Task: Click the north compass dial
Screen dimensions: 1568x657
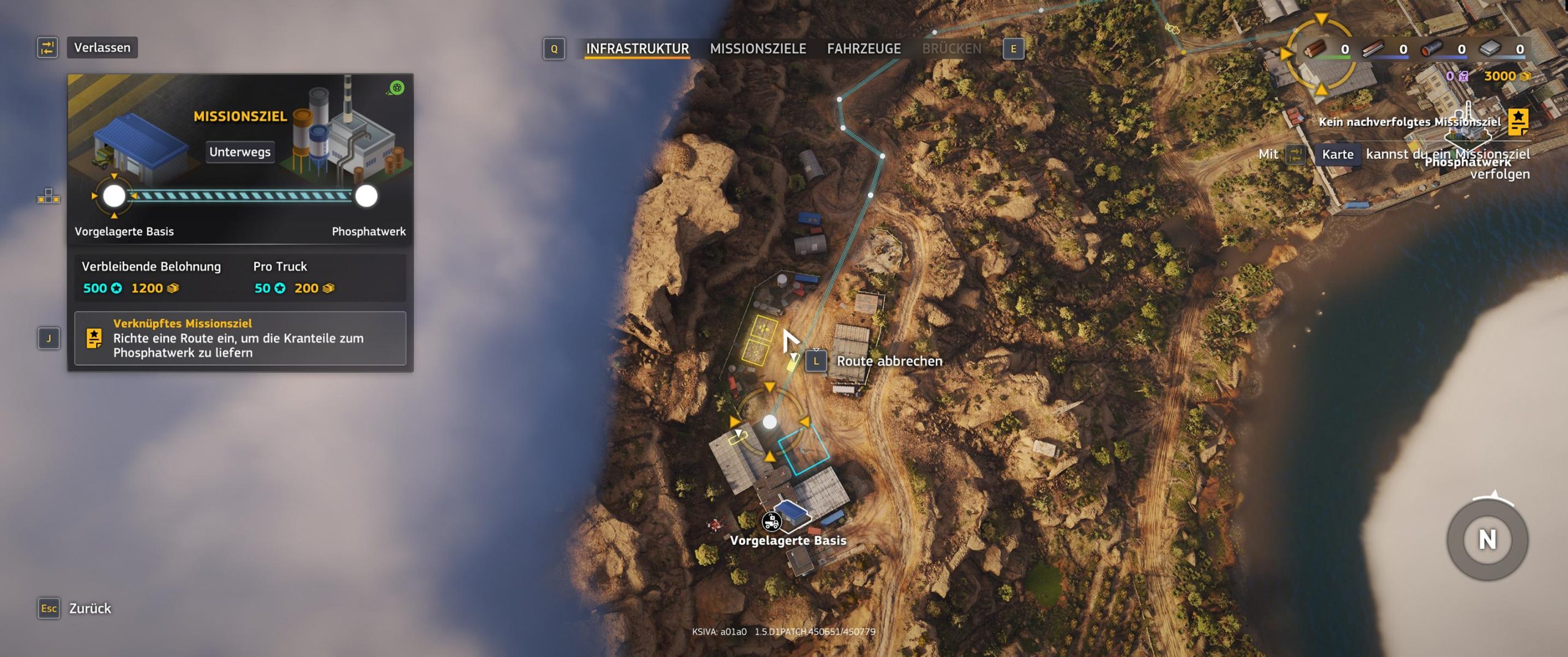Action: (1487, 540)
